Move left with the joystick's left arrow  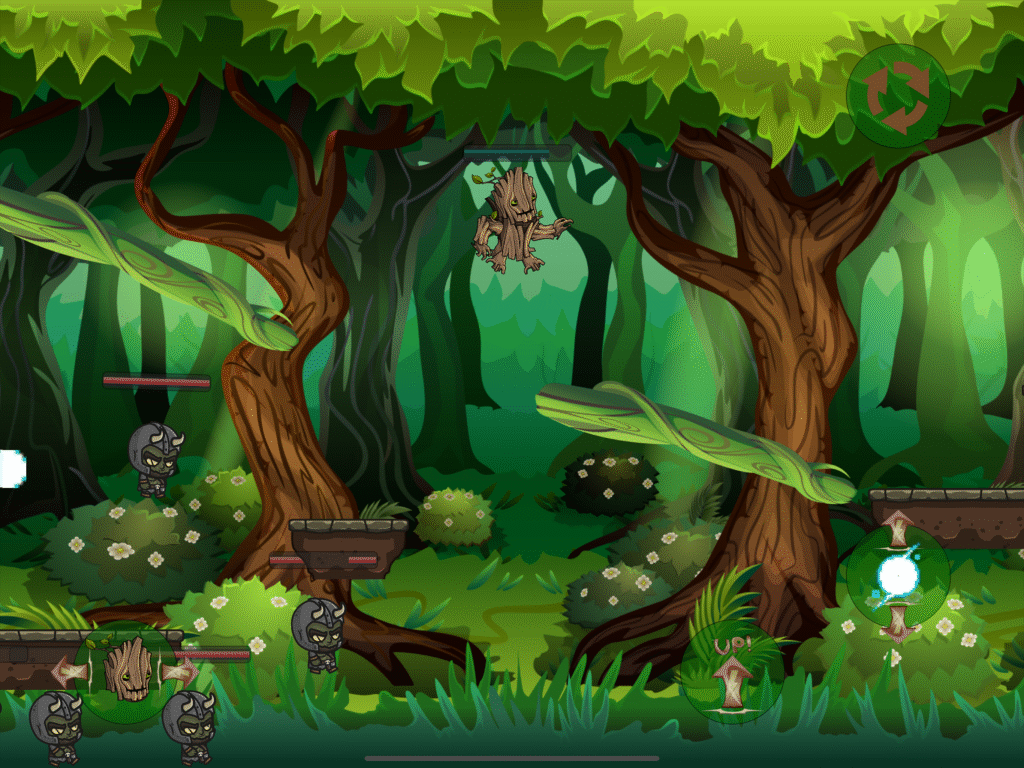click(x=68, y=670)
